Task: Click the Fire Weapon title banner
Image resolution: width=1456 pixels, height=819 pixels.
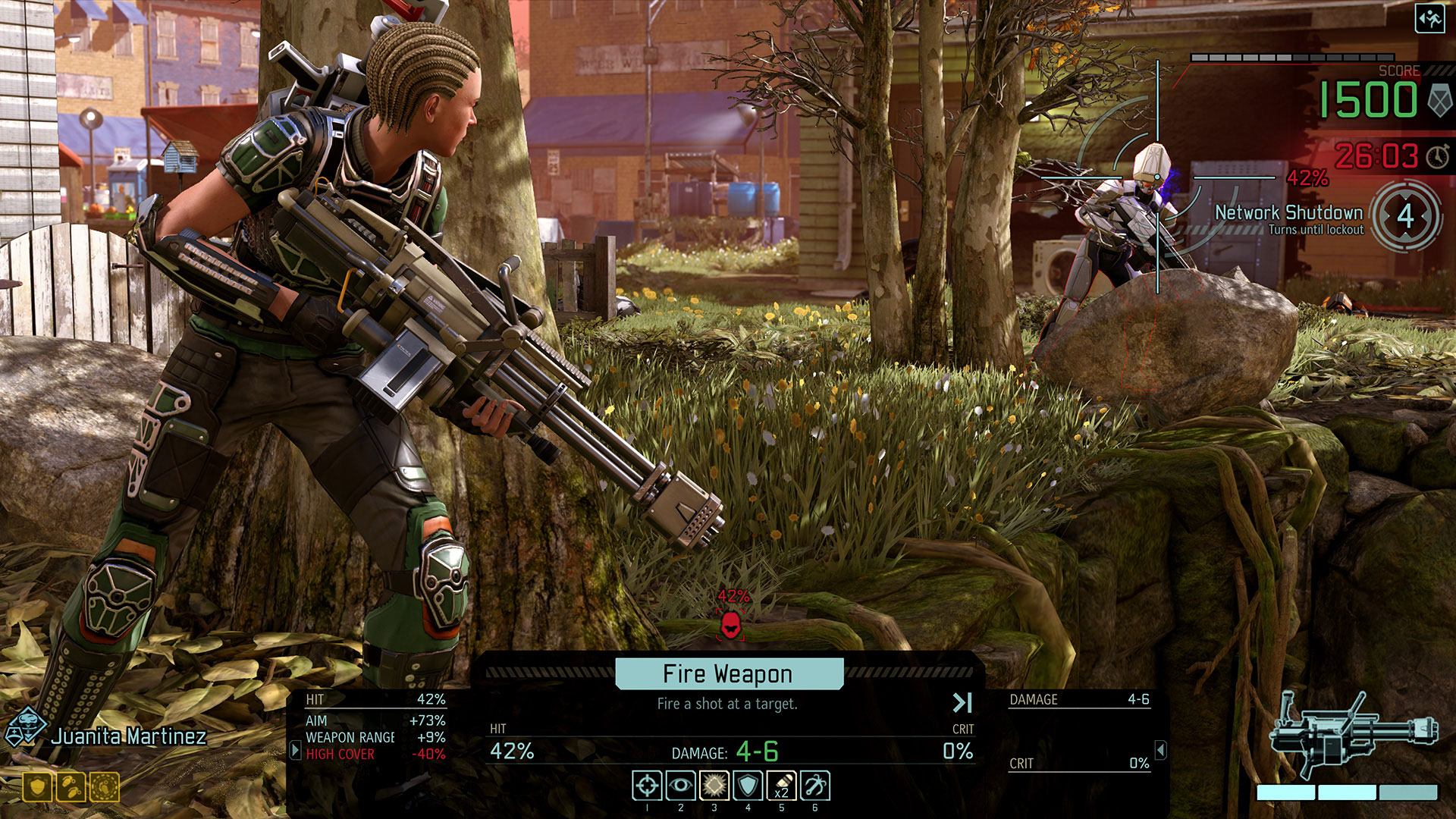Action: click(x=728, y=673)
